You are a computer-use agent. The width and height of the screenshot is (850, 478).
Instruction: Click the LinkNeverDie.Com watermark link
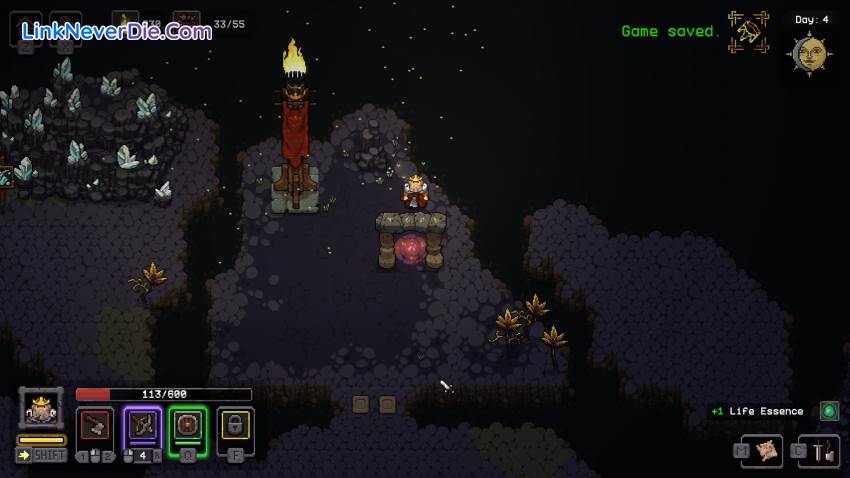point(116,31)
